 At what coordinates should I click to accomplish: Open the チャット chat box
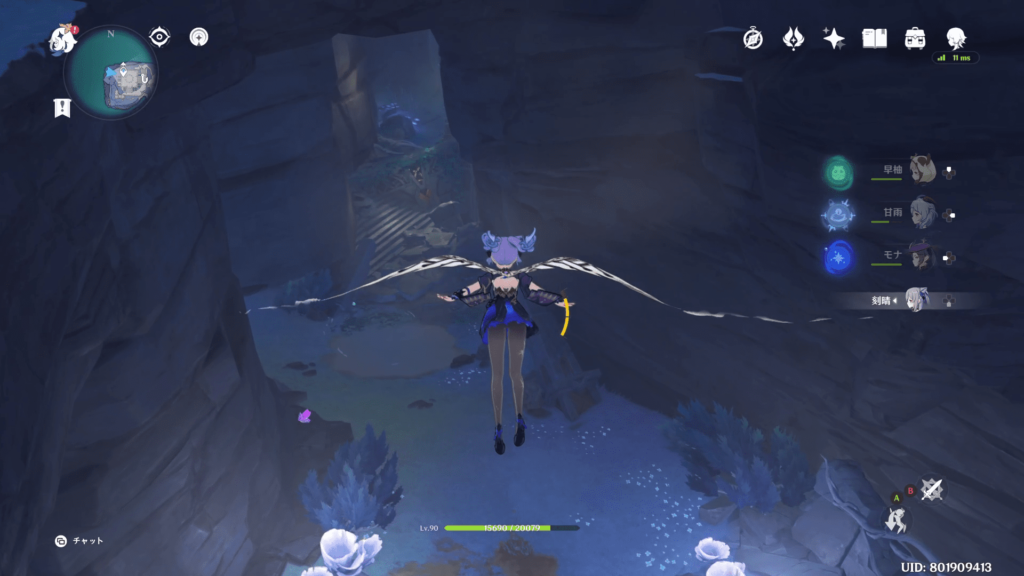[80, 541]
